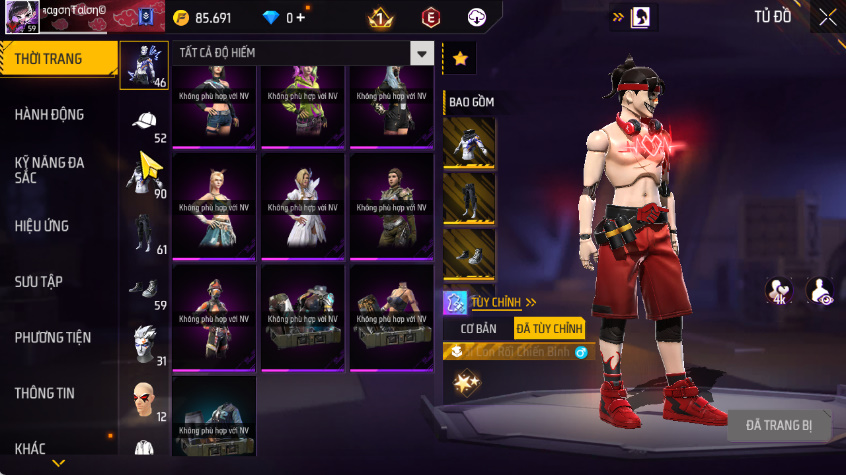Open the SƯU TẬP collection menu
The width and height of the screenshot is (846, 475).
click(x=39, y=282)
